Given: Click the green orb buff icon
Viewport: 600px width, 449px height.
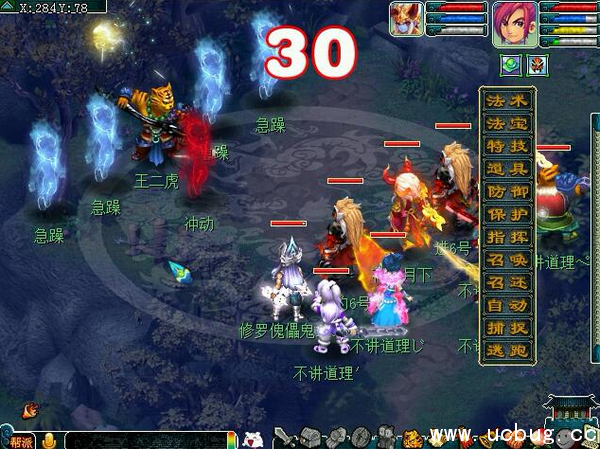Looking at the screenshot, I should [511, 65].
